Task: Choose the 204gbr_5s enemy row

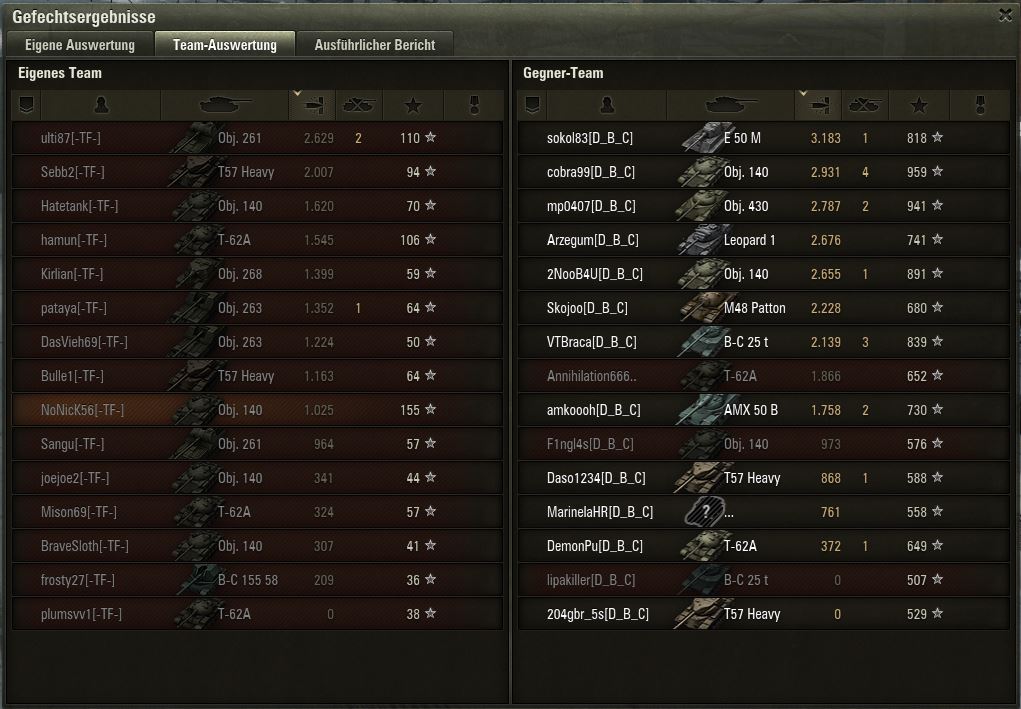Action: (x=763, y=614)
